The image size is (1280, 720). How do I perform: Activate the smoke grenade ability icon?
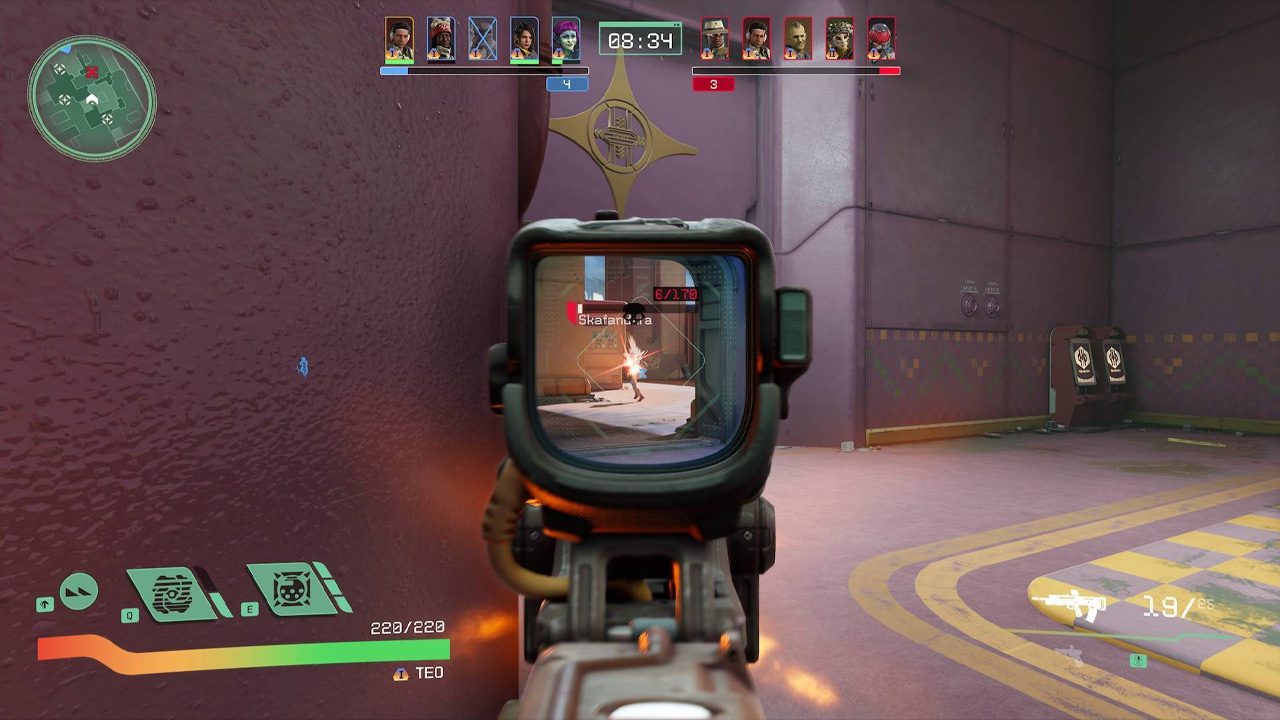click(x=172, y=592)
